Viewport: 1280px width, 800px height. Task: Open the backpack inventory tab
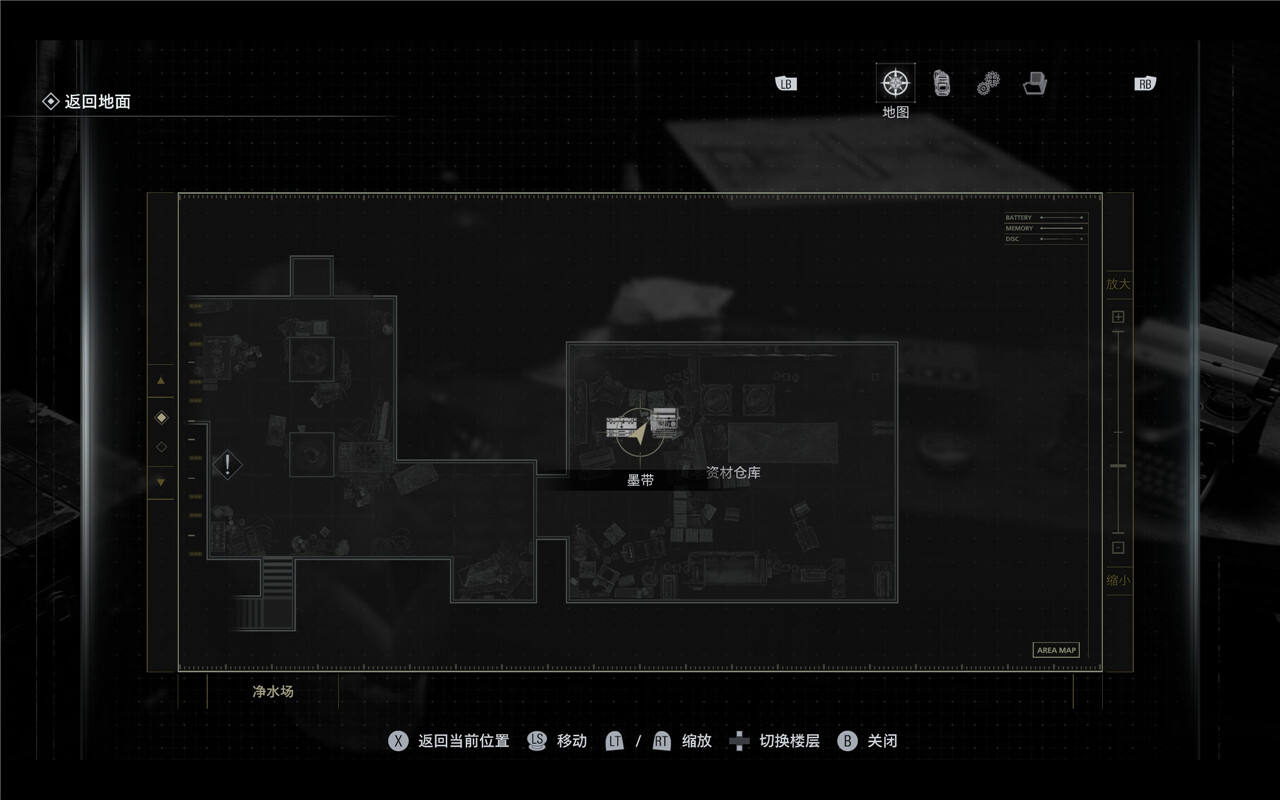click(942, 83)
